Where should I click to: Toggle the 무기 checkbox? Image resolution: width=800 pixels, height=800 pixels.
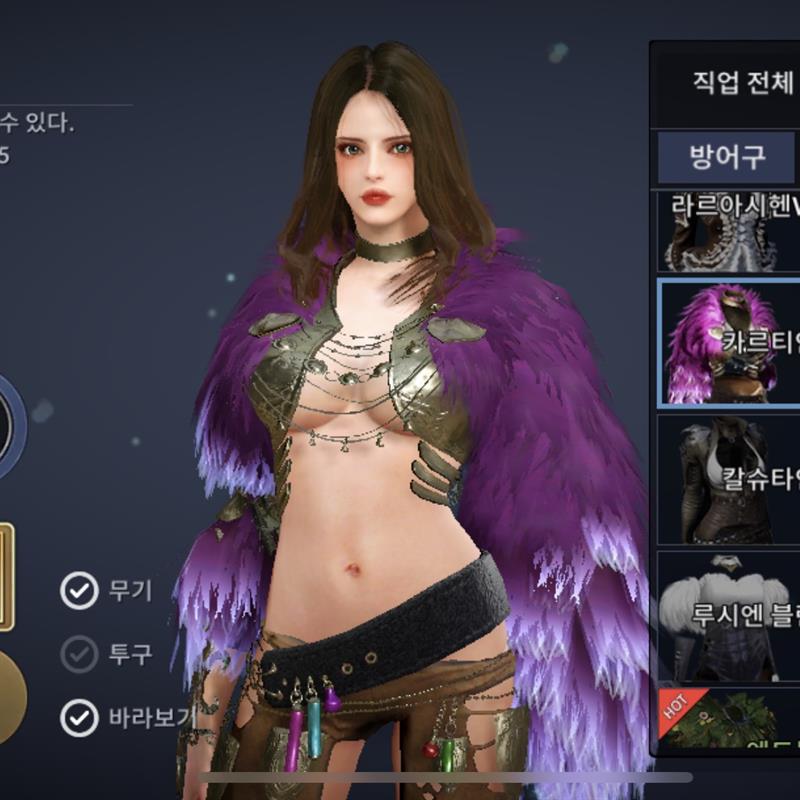pos(79,591)
